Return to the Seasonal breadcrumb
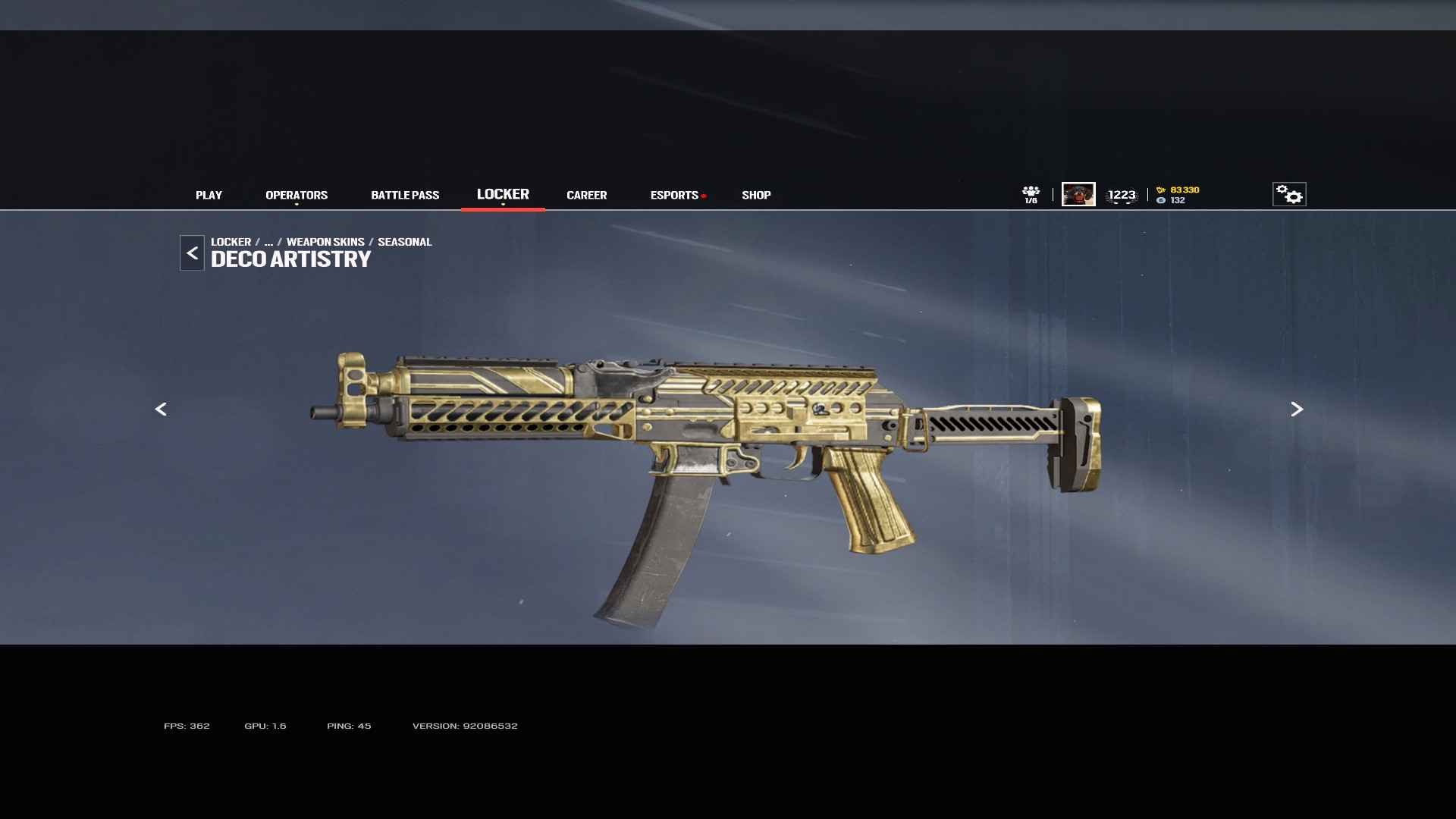The height and width of the screenshot is (819, 1456). pos(404,242)
